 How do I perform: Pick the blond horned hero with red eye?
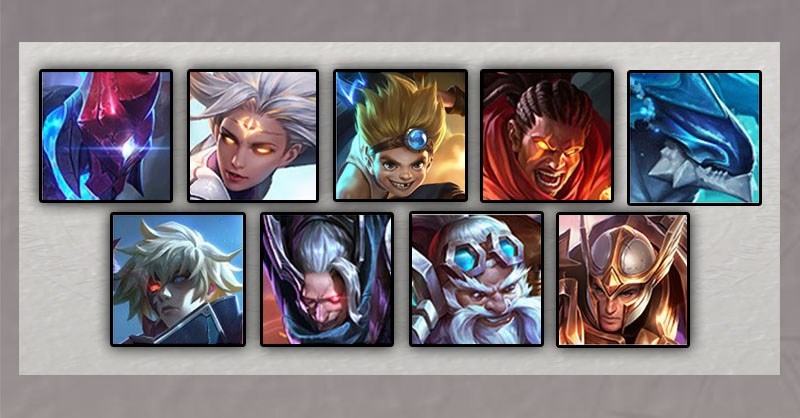(178, 279)
